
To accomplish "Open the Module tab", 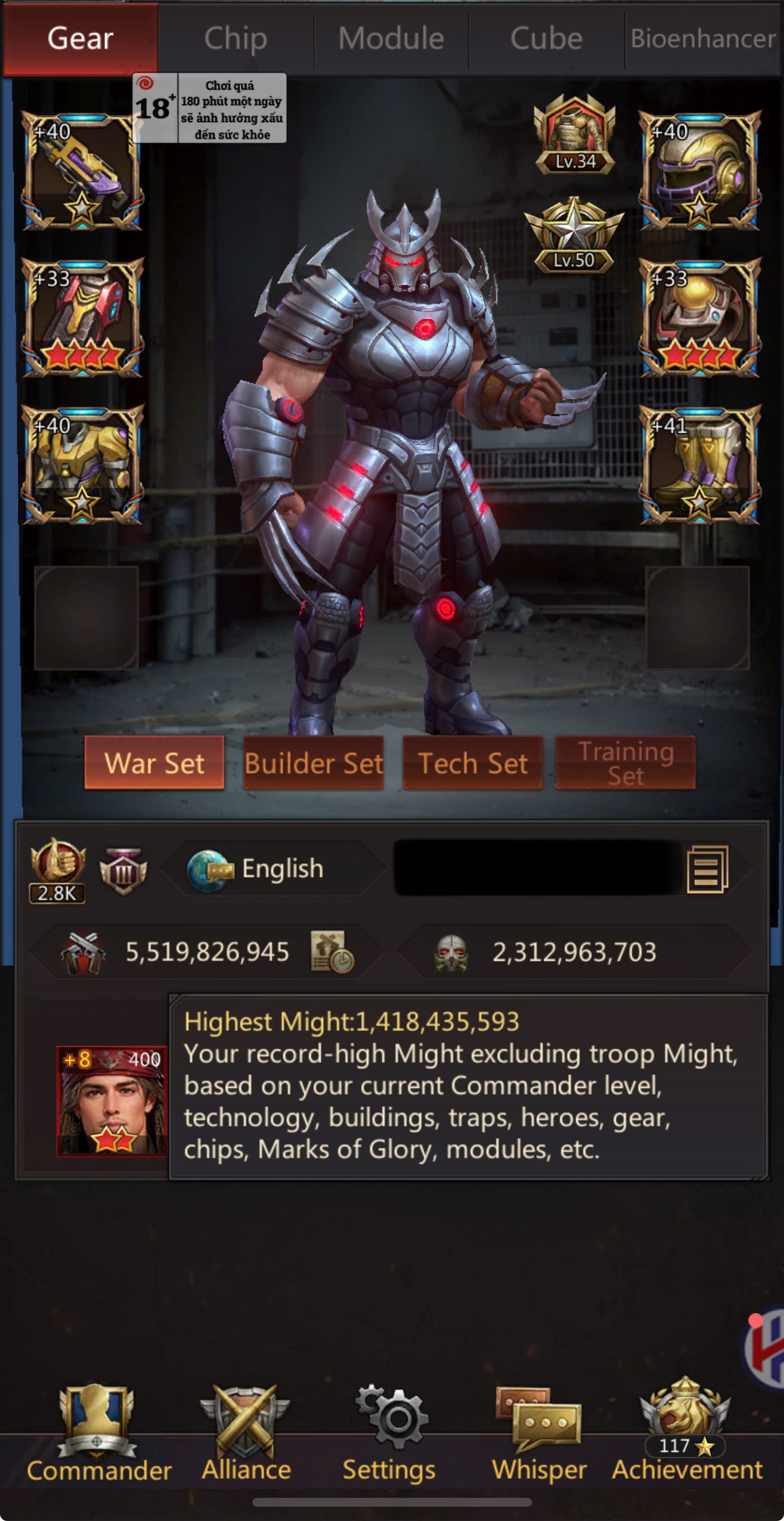I will point(391,39).
